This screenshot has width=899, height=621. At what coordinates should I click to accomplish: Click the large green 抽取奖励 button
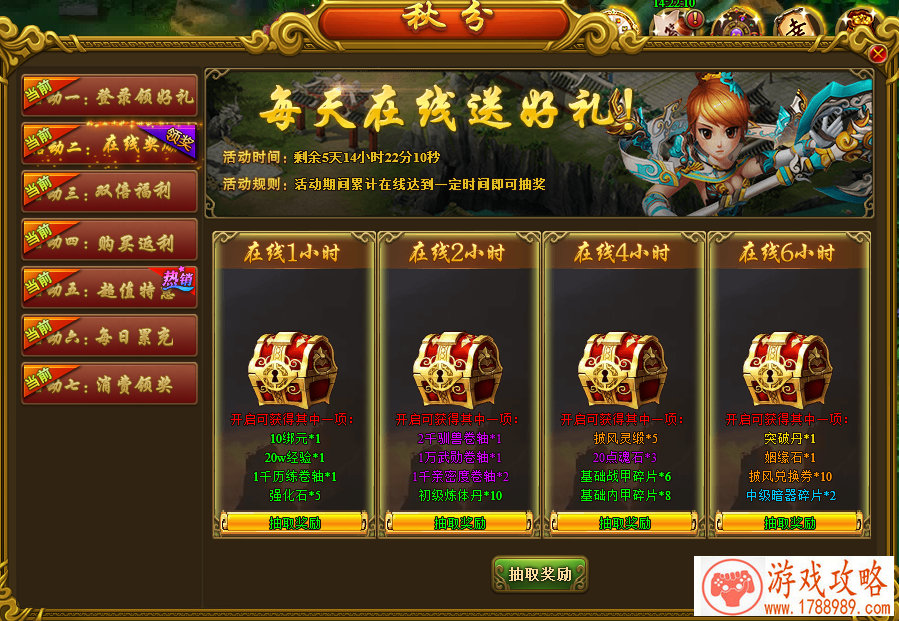(x=540, y=574)
